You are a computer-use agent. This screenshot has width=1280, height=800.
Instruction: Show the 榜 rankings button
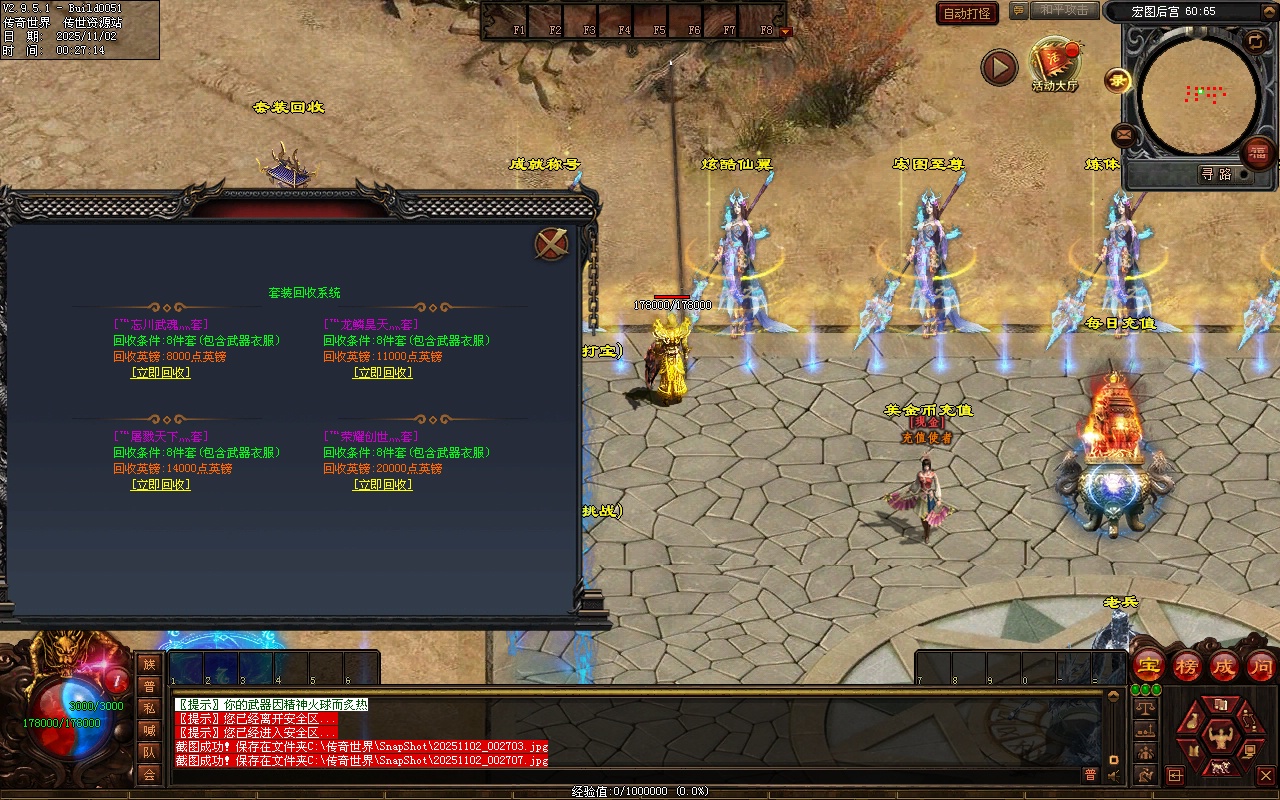(1187, 667)
